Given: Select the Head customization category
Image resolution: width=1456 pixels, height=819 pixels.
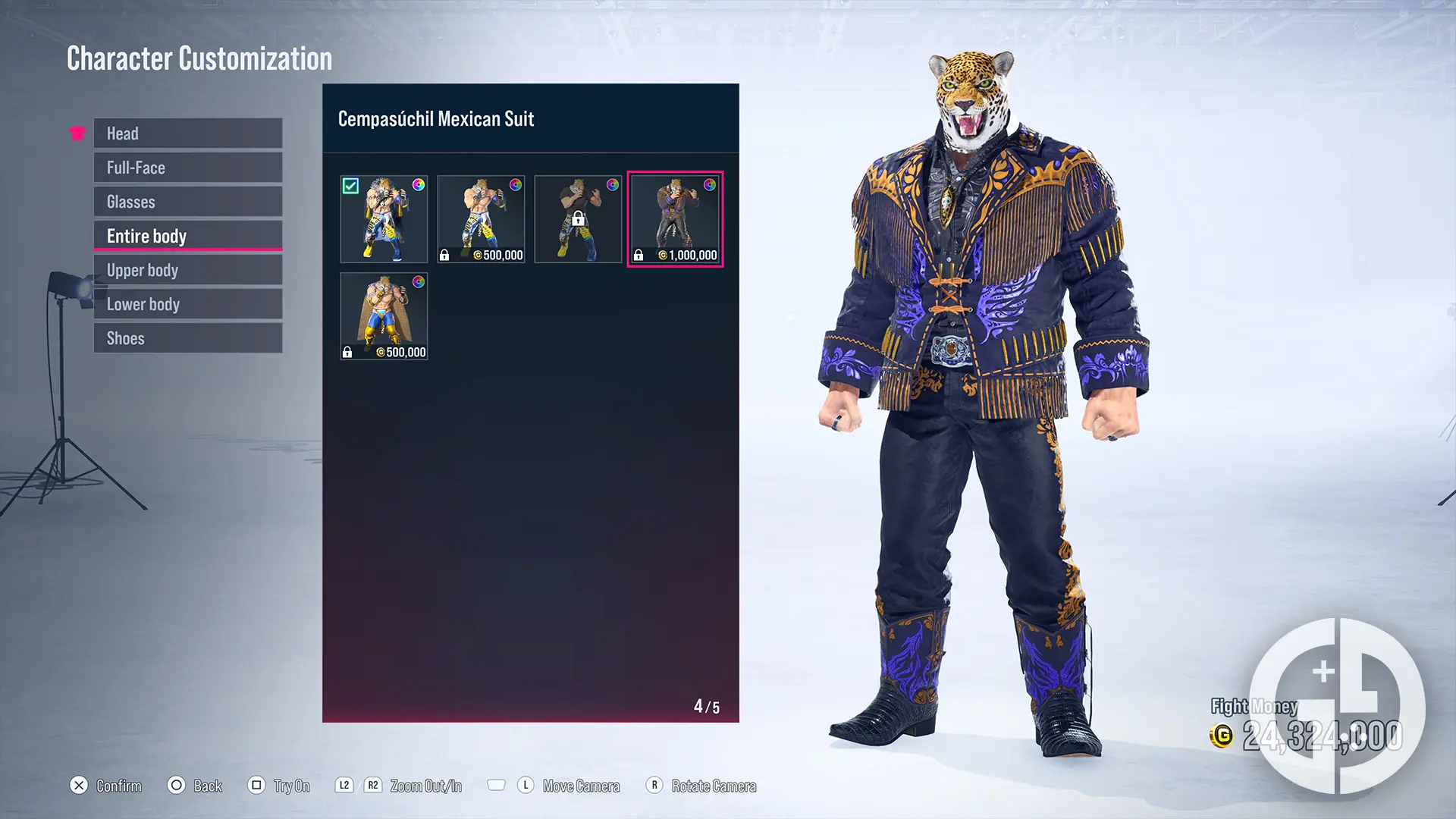Looking at the screenshot, I should click(187, 133).
